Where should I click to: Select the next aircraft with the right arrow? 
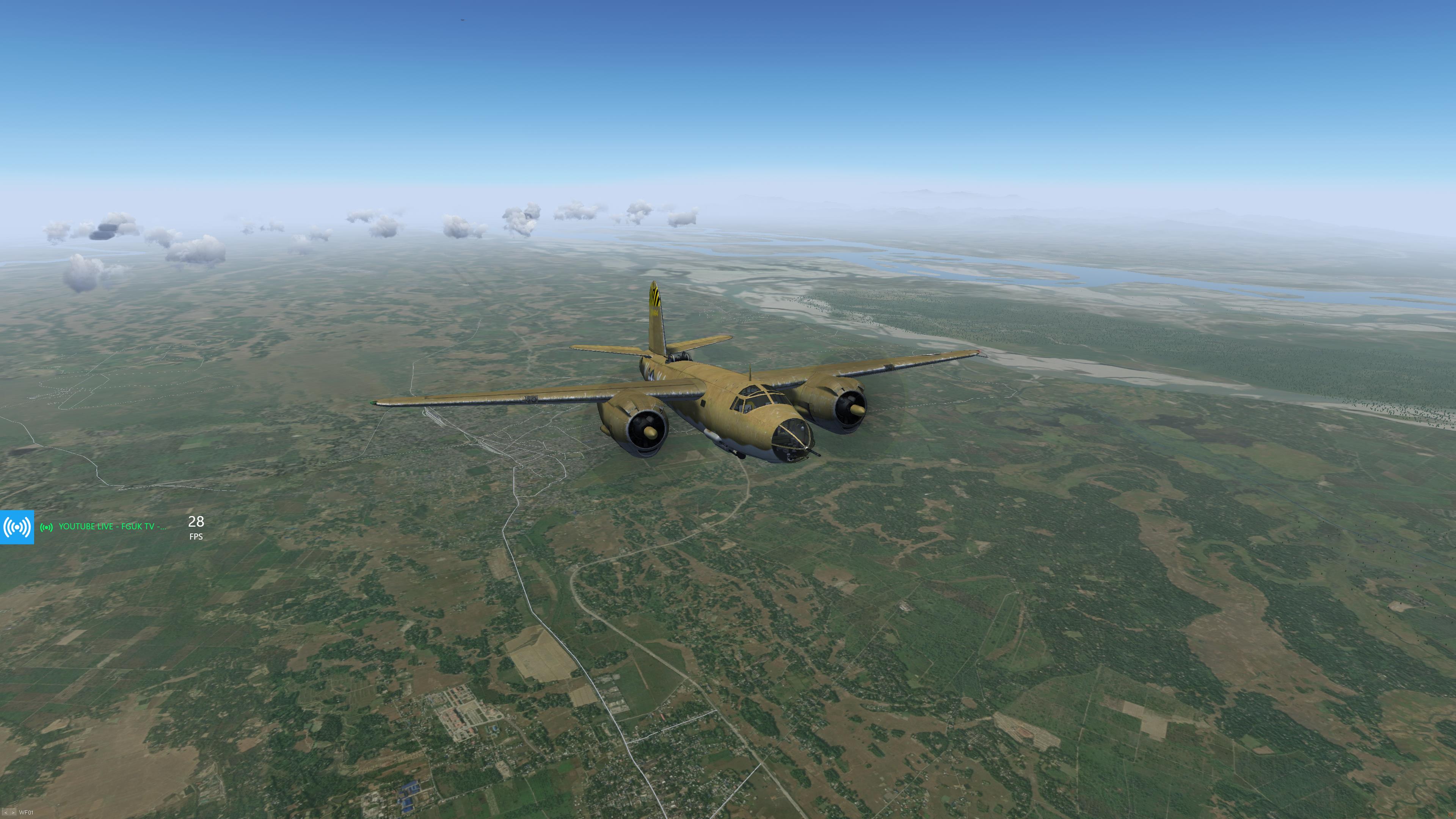coord(13,813)
